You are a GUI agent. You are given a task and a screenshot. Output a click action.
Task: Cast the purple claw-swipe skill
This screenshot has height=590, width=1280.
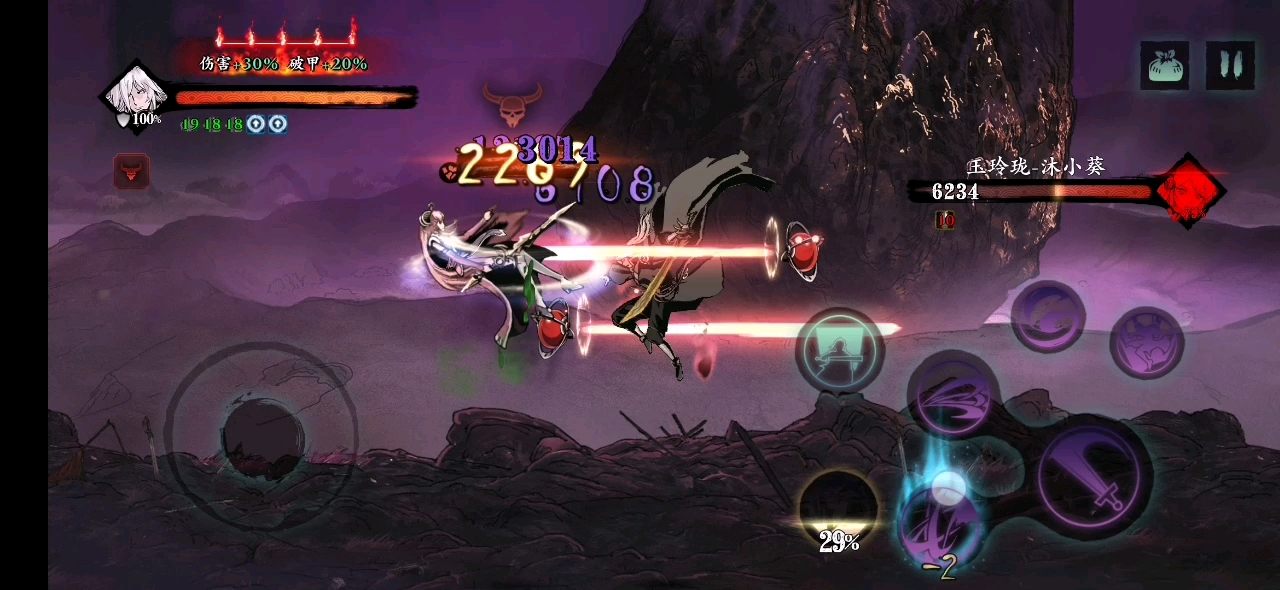pyautogui.click(x=953, y=395)
